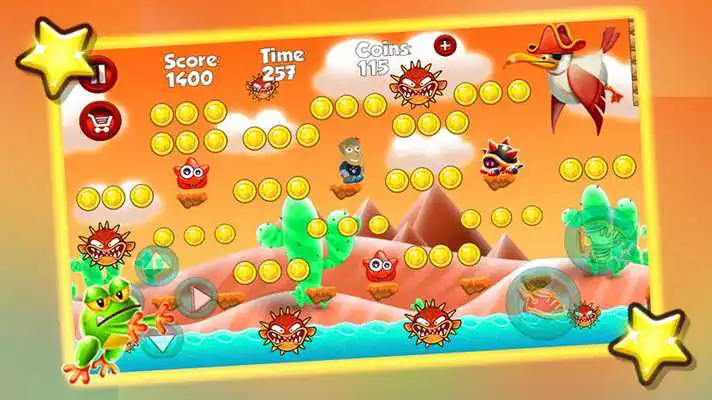Pause the game

(97, 76)
